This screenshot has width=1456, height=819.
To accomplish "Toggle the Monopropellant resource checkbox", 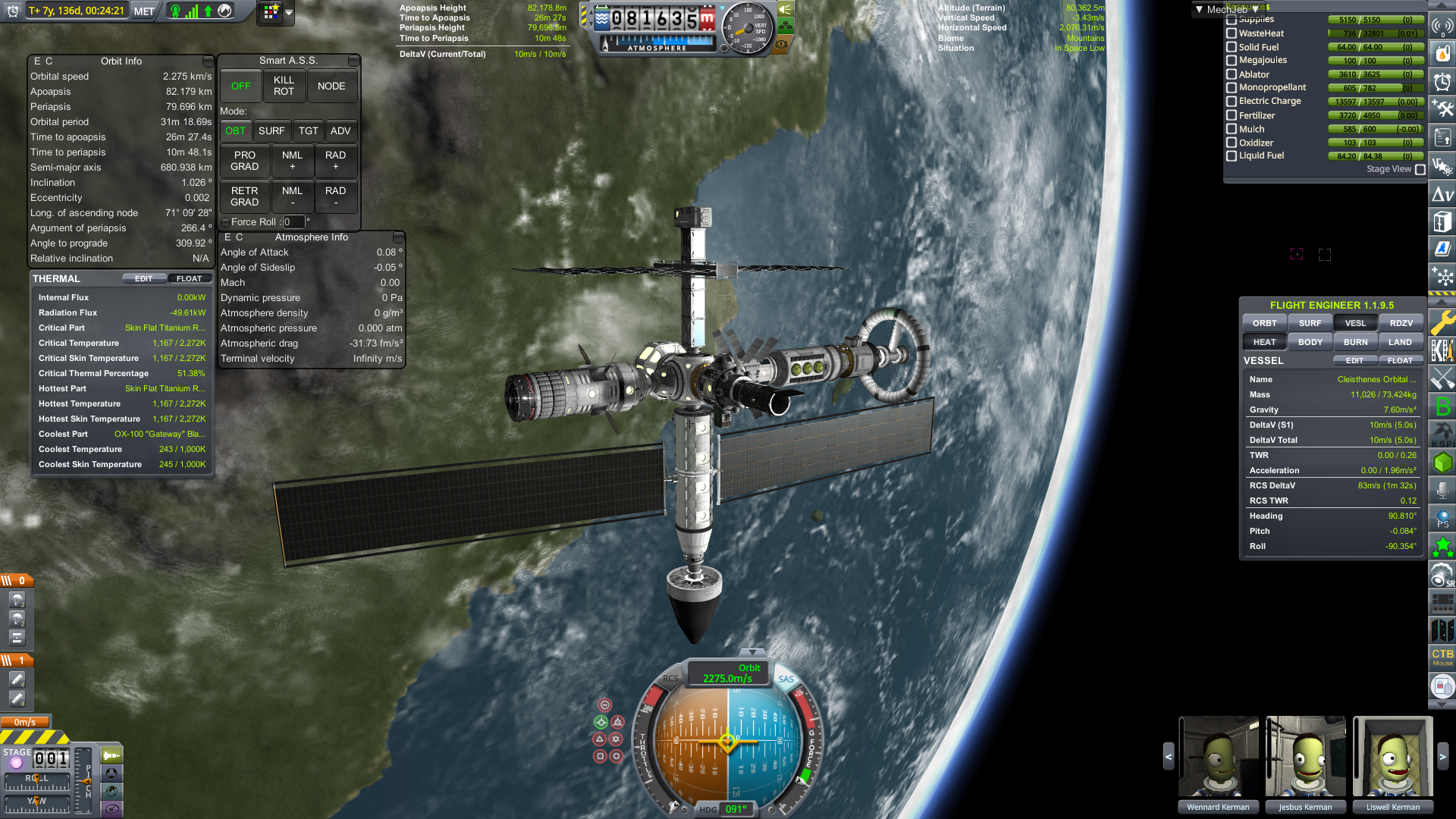I will pos(1232,88).
